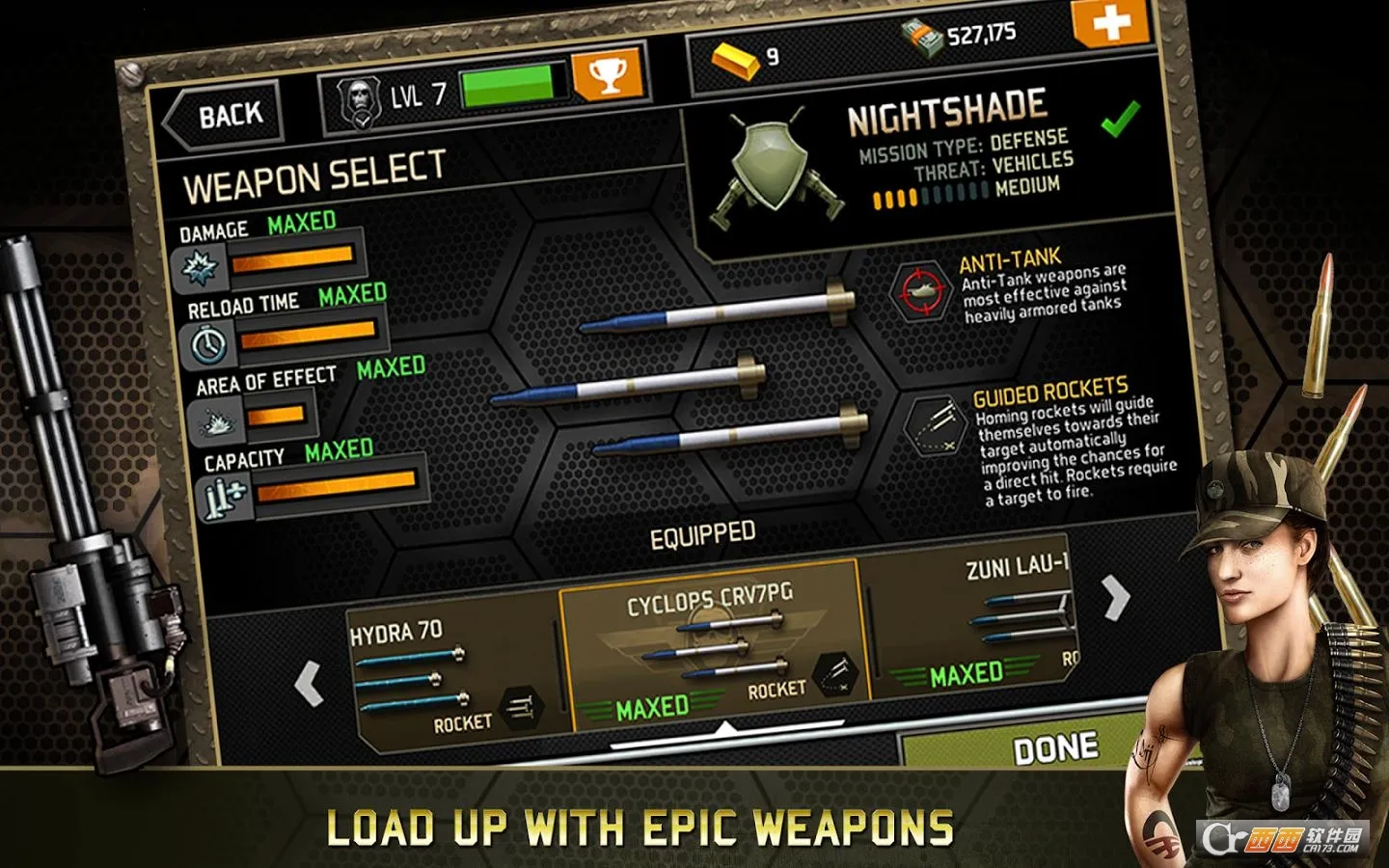Image resolution: width=1389 pixels, height=868 pixels.
Task: Show next weapons with right arrow
Action: 1115,598
